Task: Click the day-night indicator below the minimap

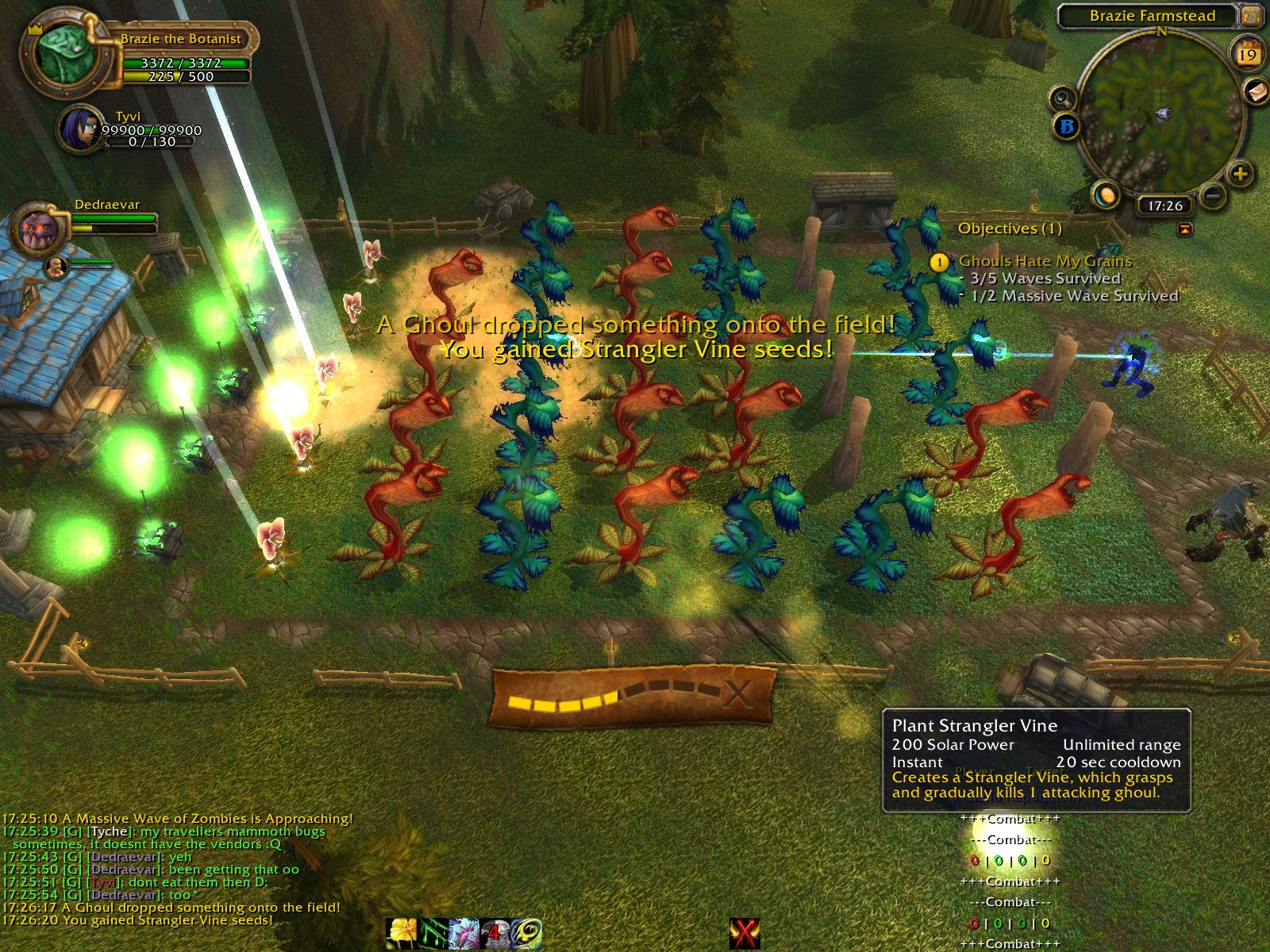Action: (1106, 194)
